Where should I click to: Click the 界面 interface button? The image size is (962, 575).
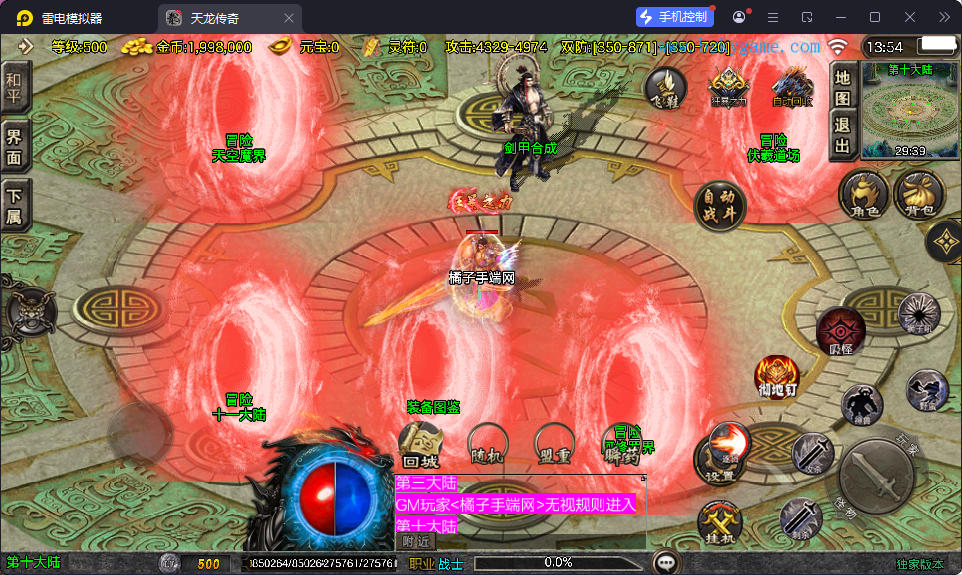click(x=15, y=147)
